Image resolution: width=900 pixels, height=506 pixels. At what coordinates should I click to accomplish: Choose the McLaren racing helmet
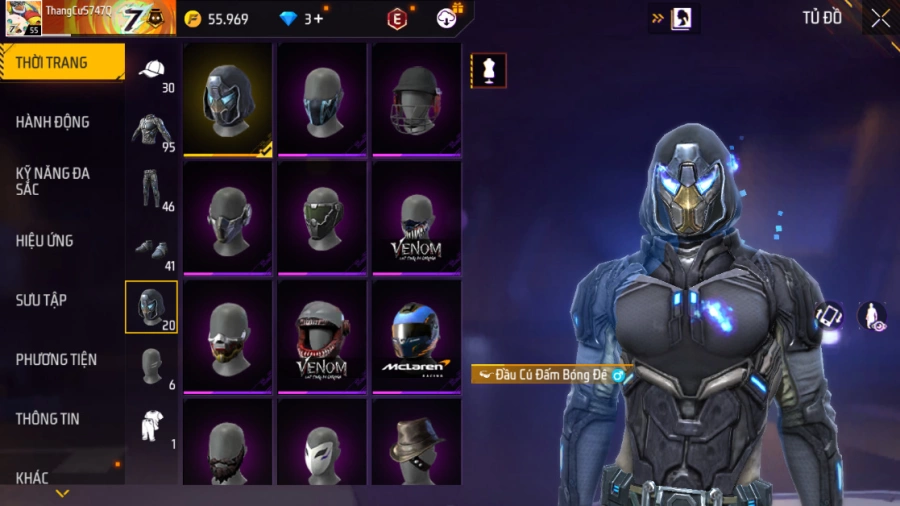(x=416, y=336)
